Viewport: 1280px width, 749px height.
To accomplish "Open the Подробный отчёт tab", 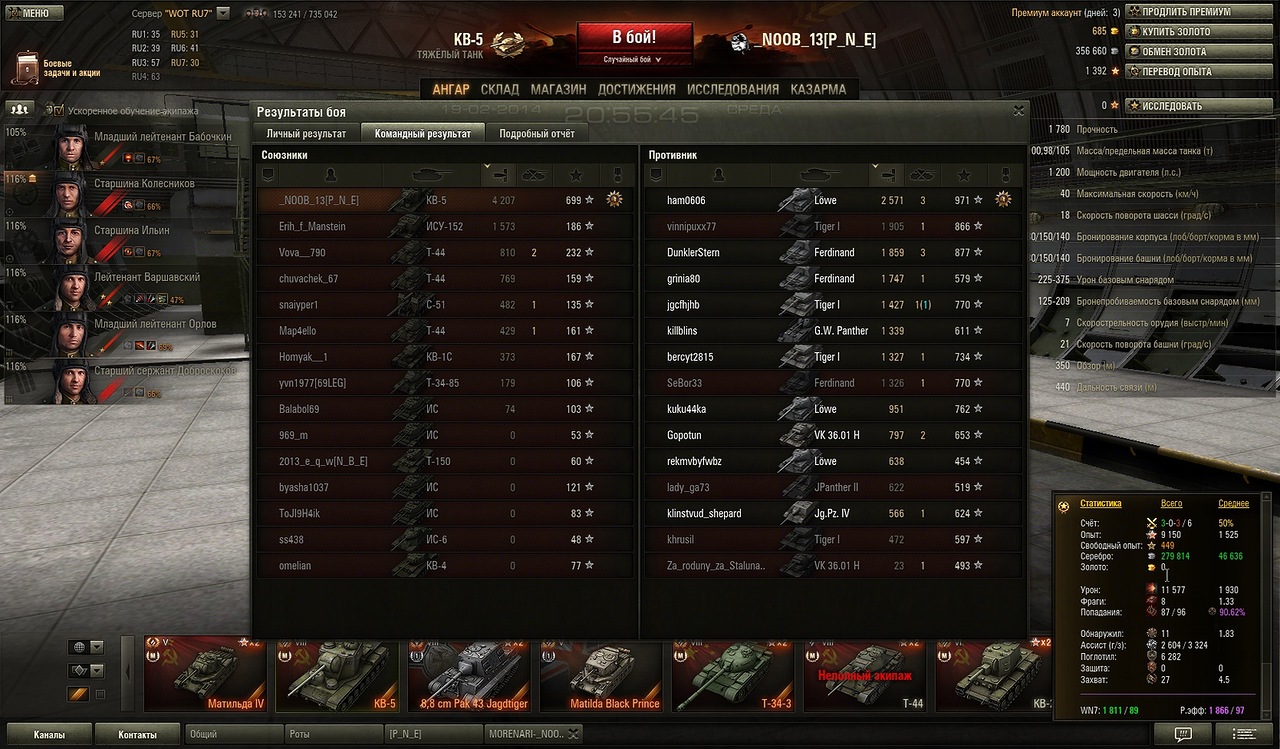I will (x=537, y=133).
